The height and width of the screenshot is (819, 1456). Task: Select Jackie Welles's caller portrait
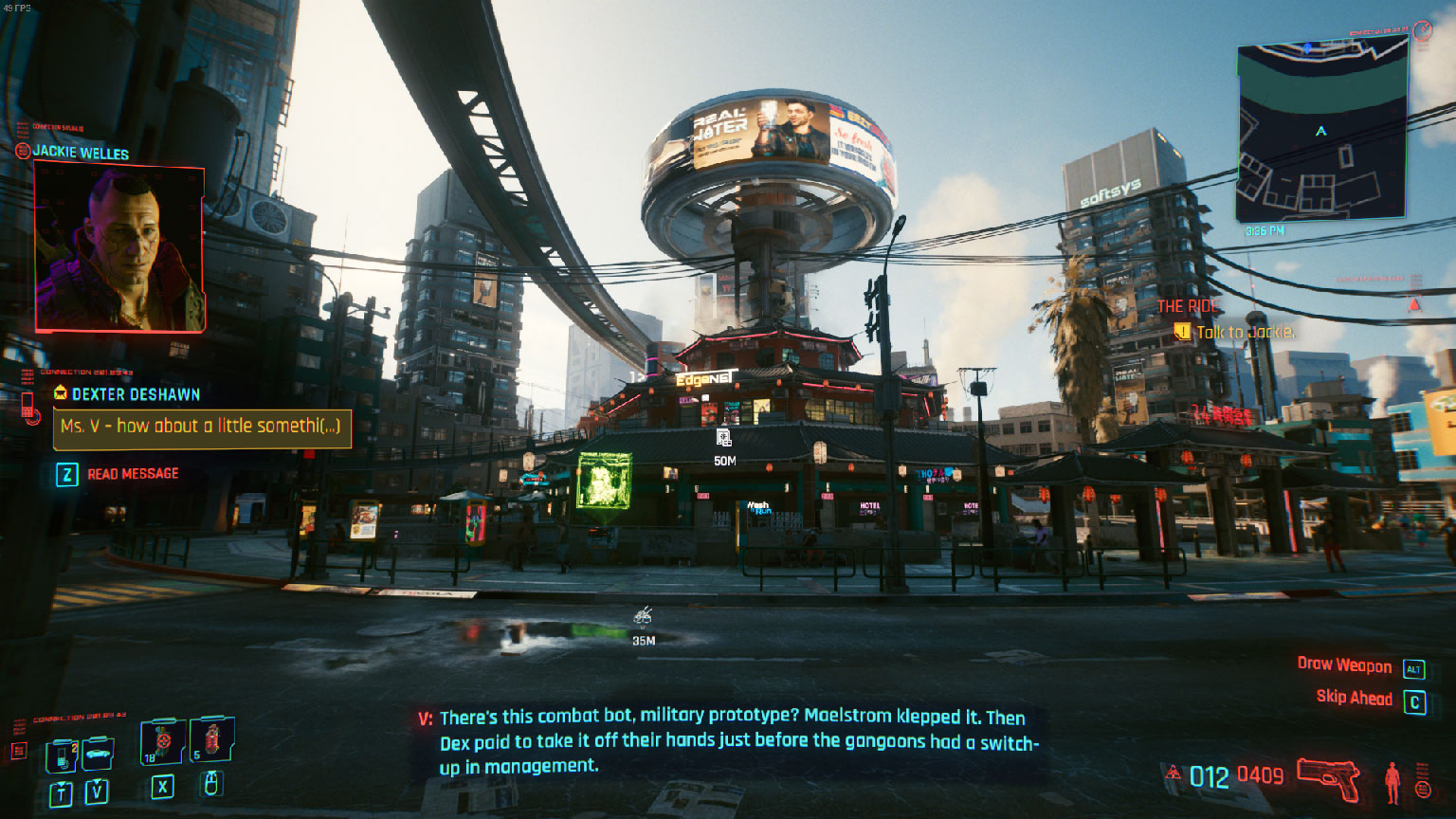pos(119,248)
